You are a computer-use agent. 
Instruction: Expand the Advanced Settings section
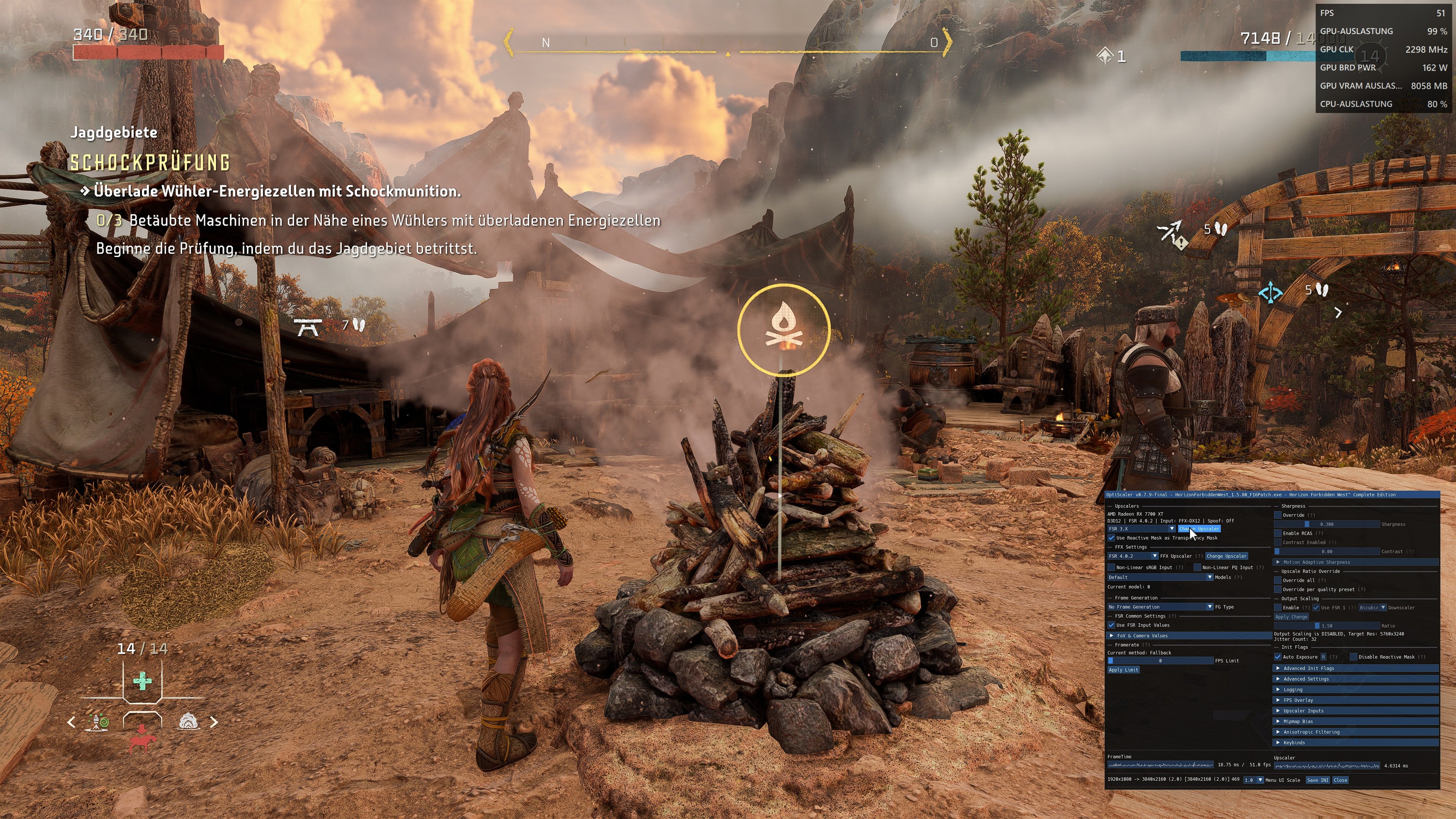(x=1279, y=679)
